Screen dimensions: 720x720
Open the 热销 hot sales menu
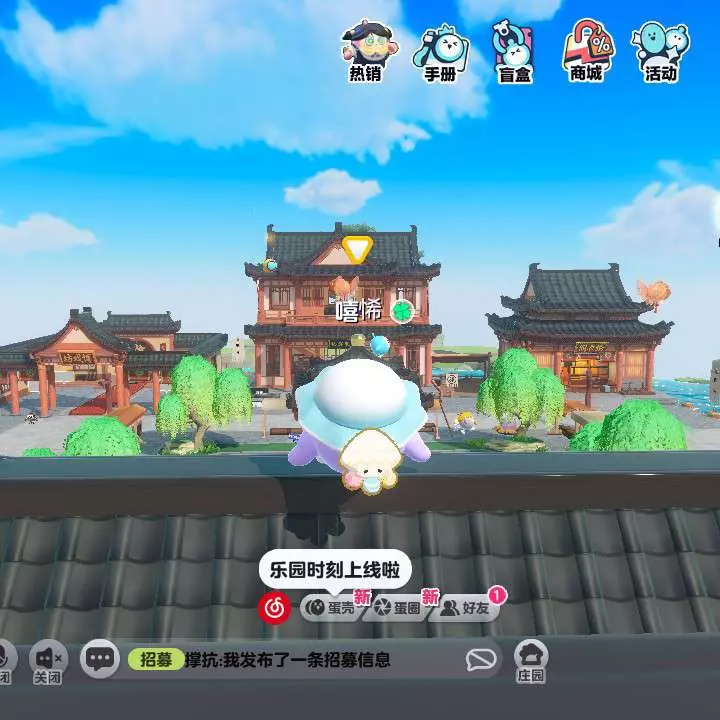[364, 50]
